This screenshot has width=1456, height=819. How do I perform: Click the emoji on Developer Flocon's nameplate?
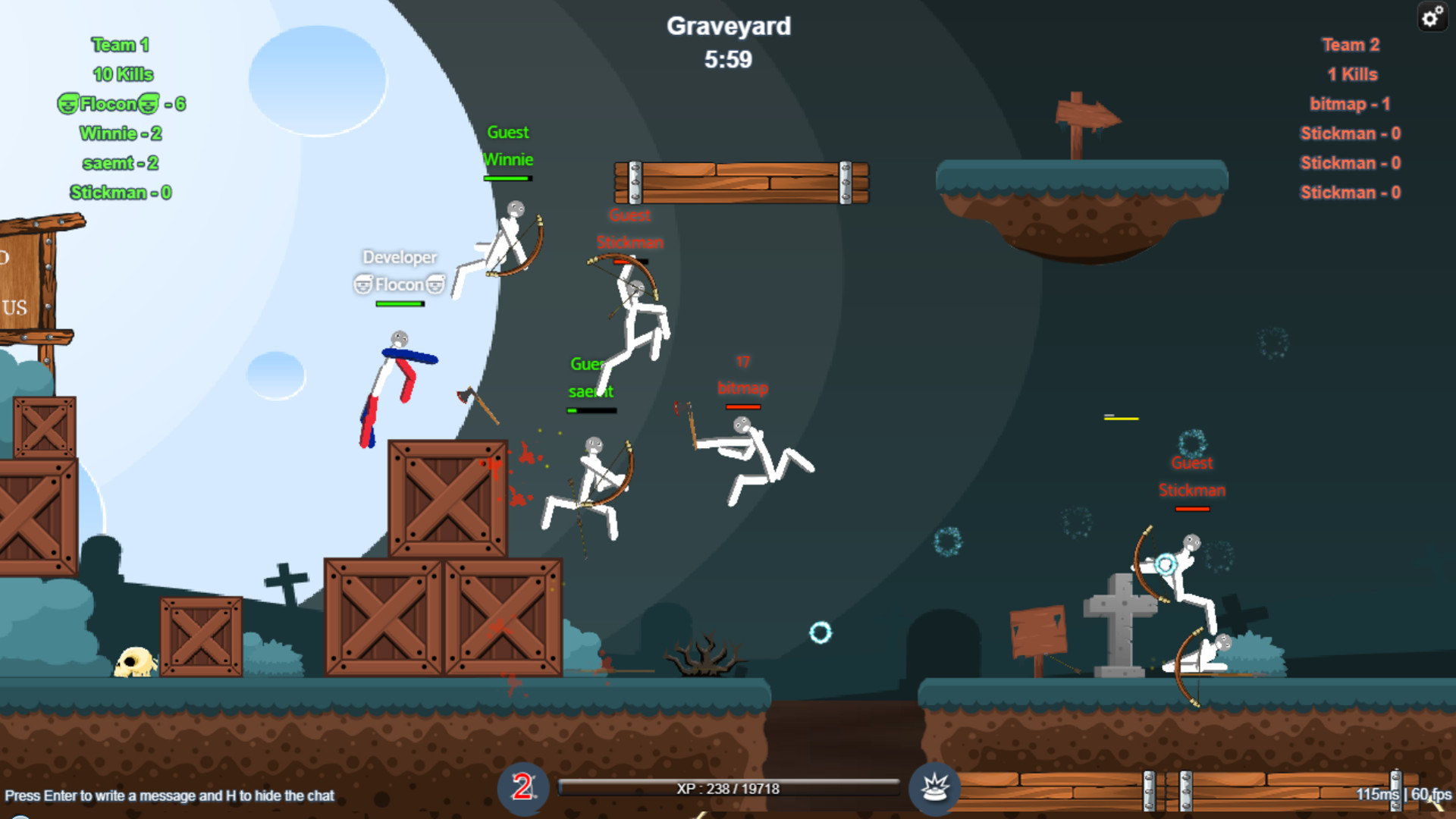(x=362, y=284)
